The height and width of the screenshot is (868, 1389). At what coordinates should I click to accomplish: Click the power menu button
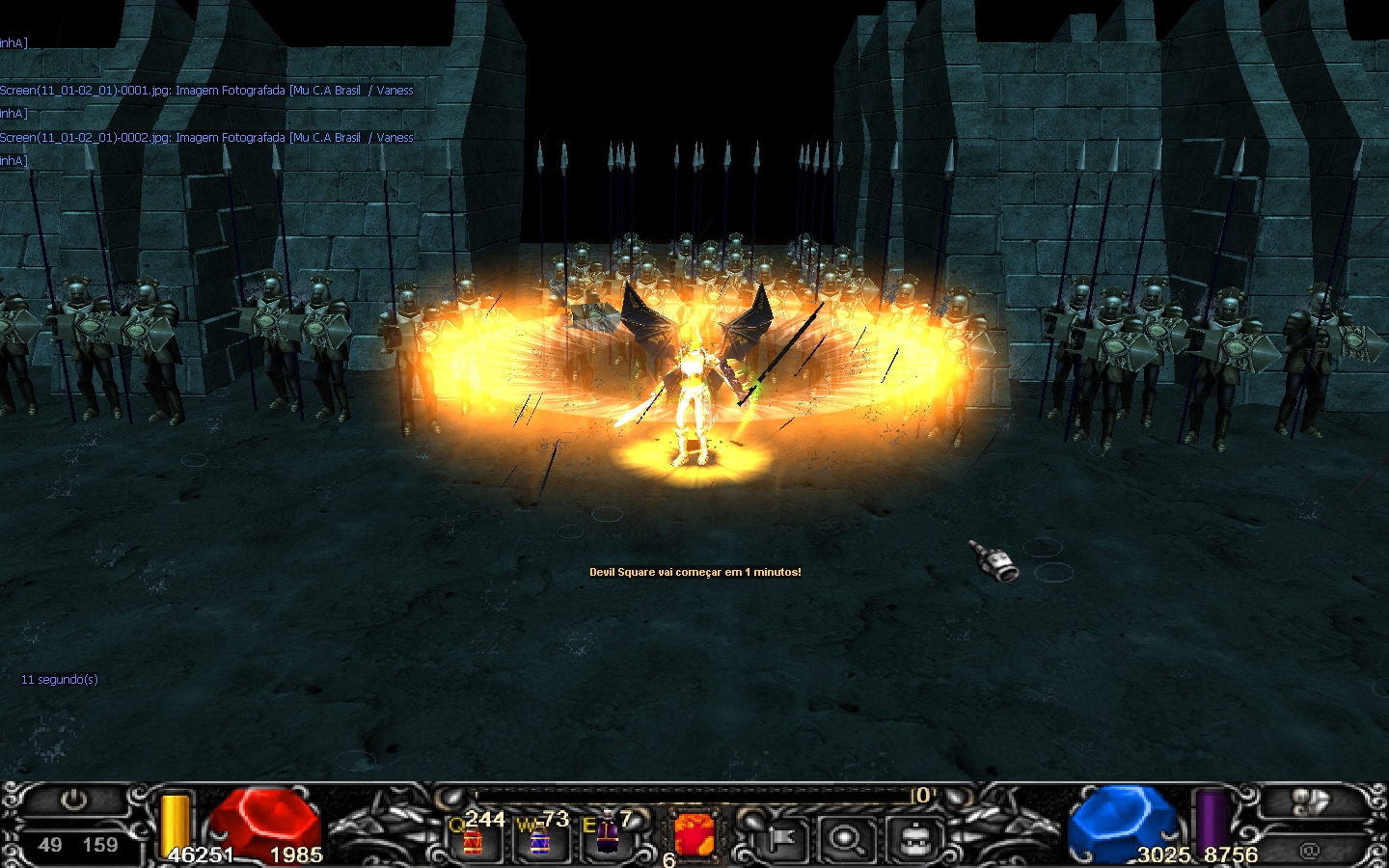point(73,800)
